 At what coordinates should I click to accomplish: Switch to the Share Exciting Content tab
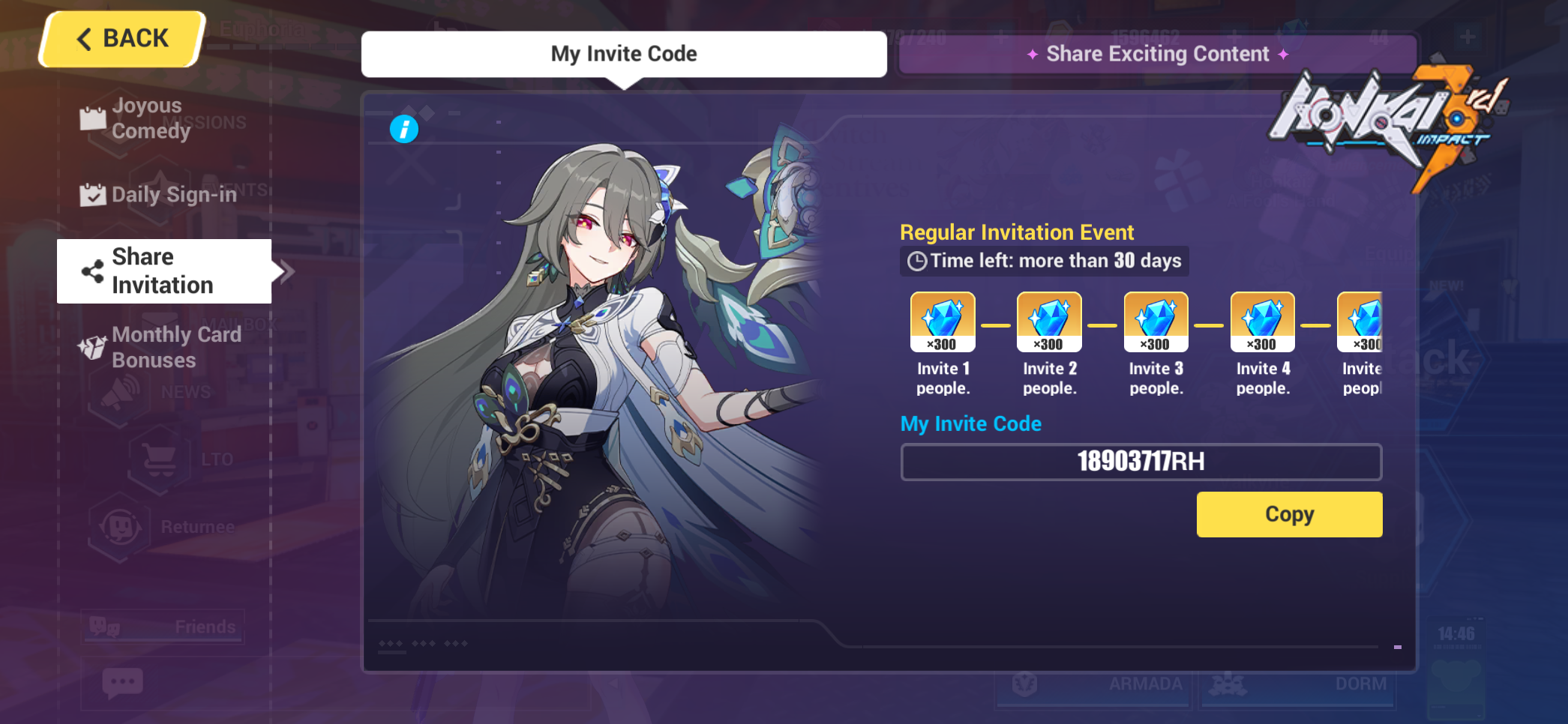pyautogui.click(x=1156, y=53)
